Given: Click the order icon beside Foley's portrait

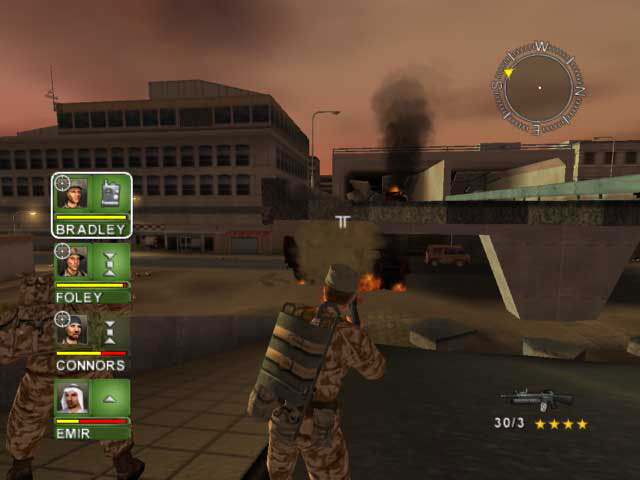Looking at the screenshot, I should (111, 263).
